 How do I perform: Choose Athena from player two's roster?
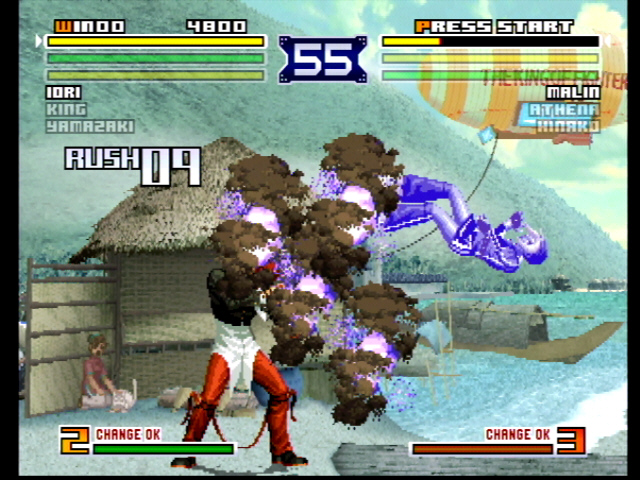[564, 109]
